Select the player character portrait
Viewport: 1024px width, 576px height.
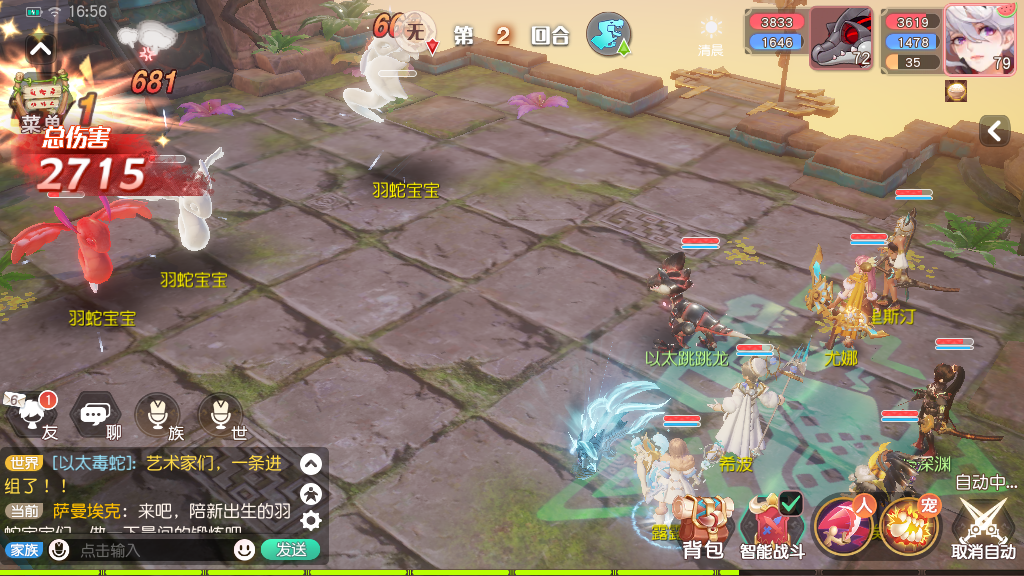coord(979,40)
